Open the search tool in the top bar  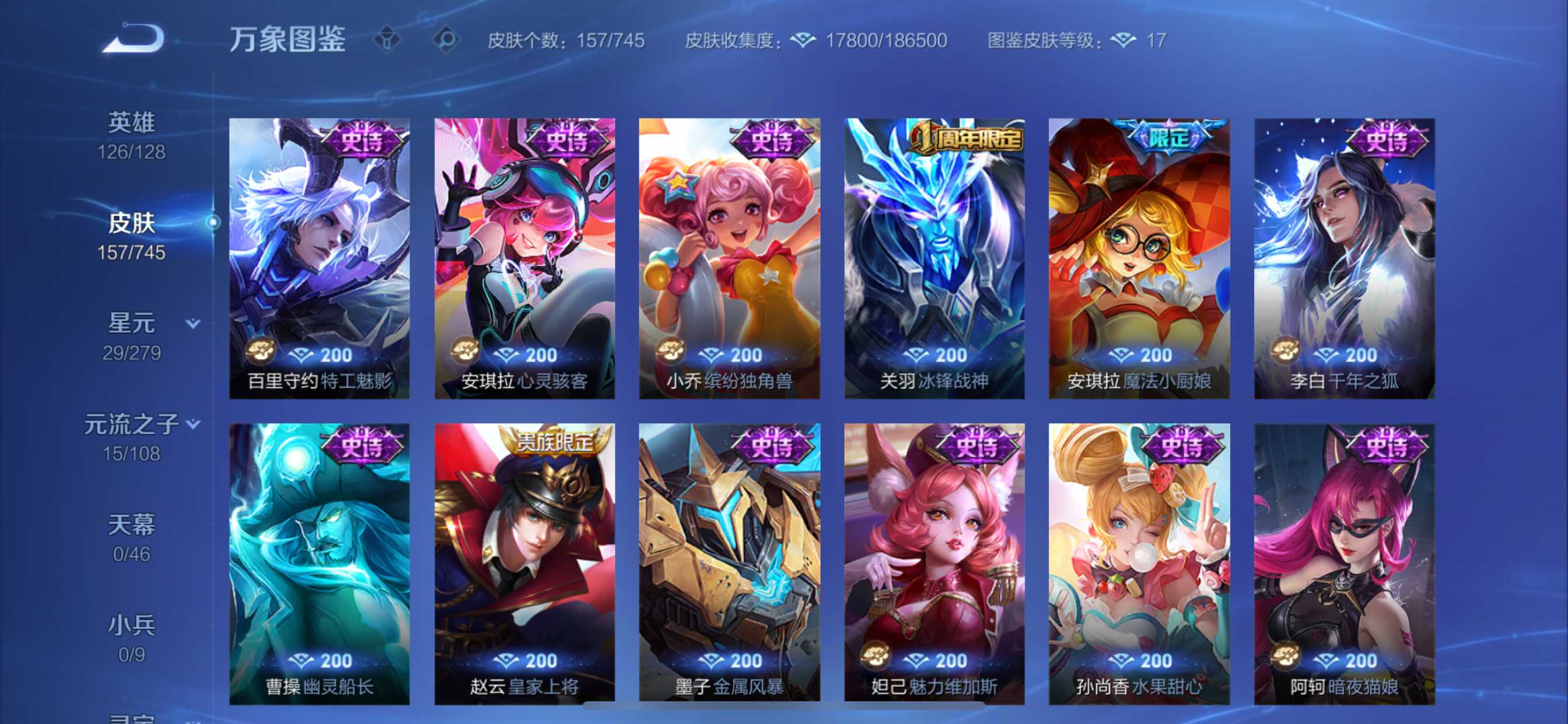tap(449, 38)
